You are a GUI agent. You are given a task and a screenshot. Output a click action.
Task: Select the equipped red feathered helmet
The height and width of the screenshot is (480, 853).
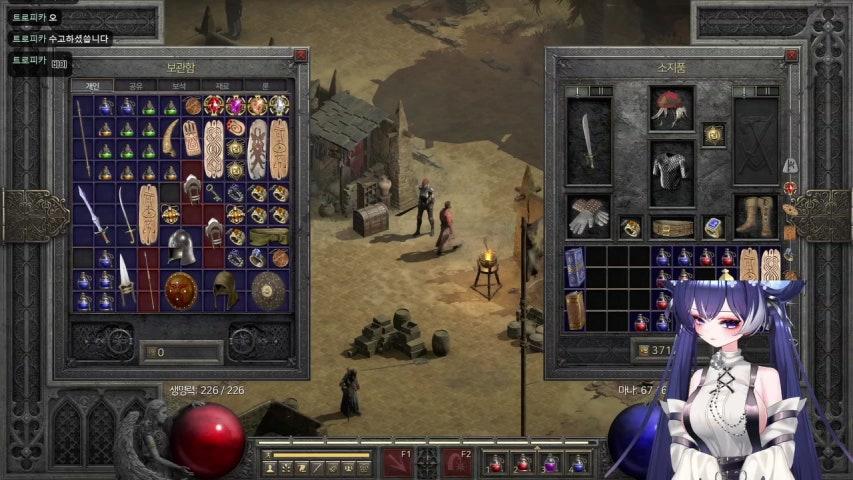[x=672, y=107]
